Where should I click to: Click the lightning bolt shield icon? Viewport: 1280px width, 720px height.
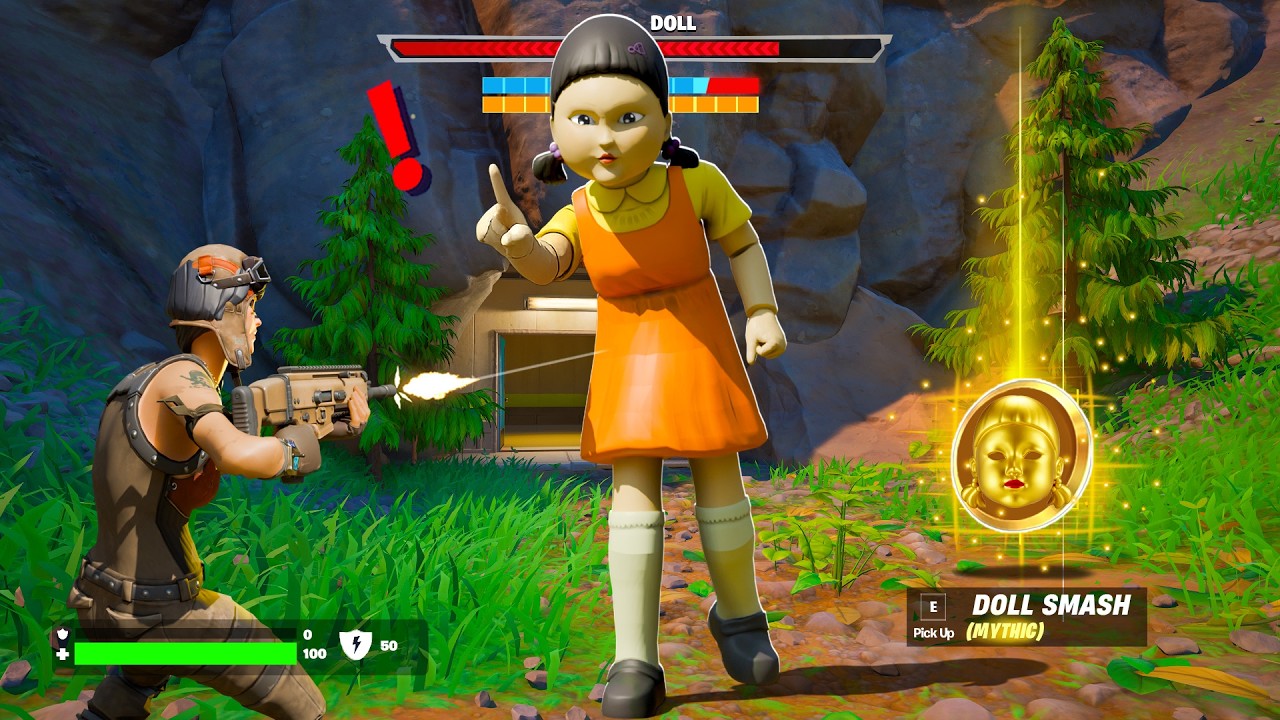[355, 646]
